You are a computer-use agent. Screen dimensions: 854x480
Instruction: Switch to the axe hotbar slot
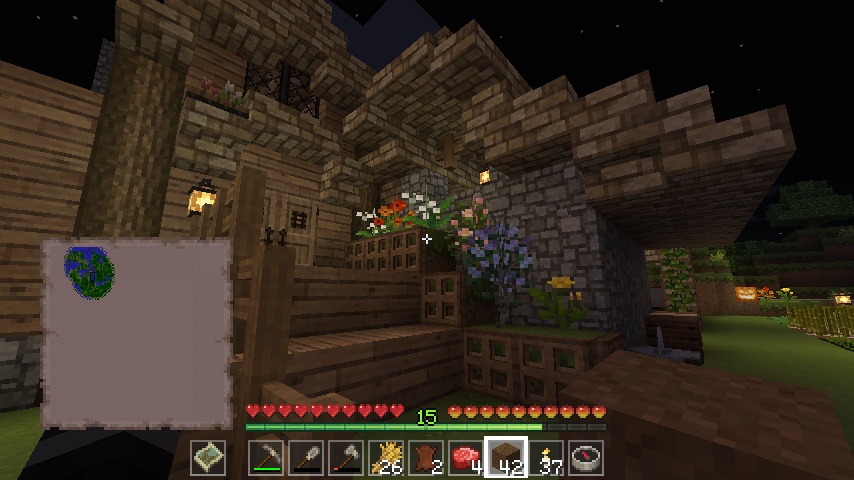pos(347,457)
